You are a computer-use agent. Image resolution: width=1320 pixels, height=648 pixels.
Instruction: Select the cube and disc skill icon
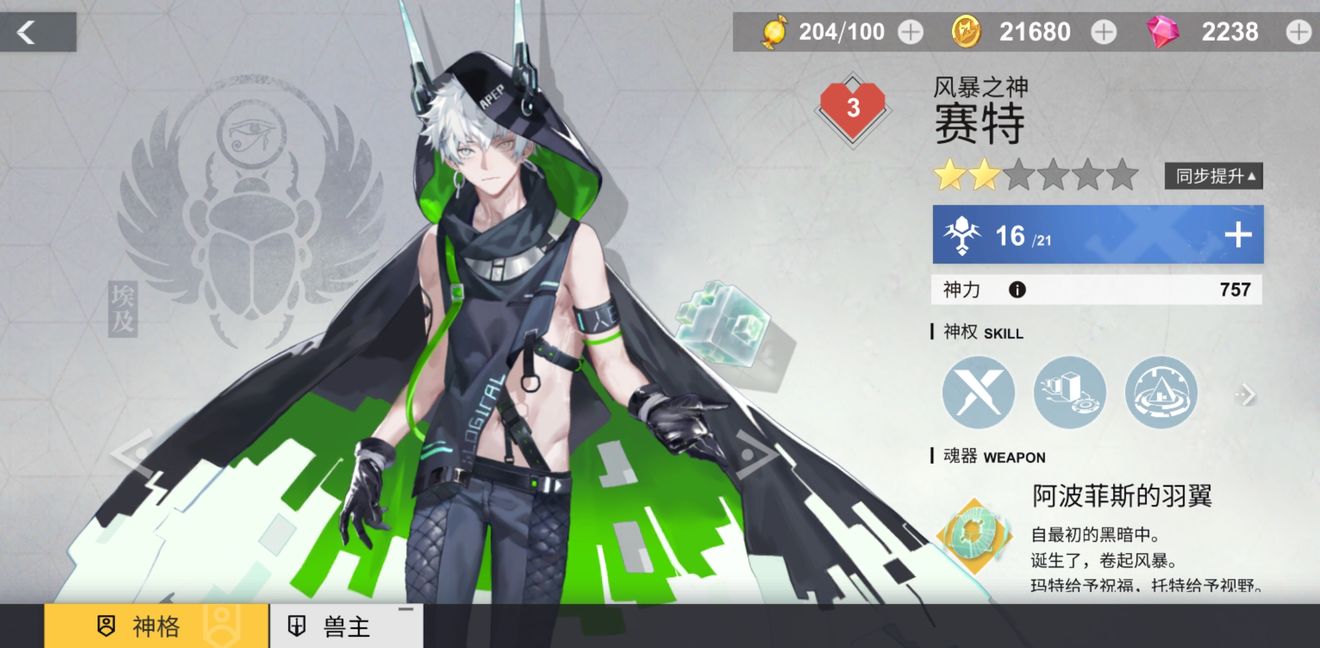pos(1069,392)
